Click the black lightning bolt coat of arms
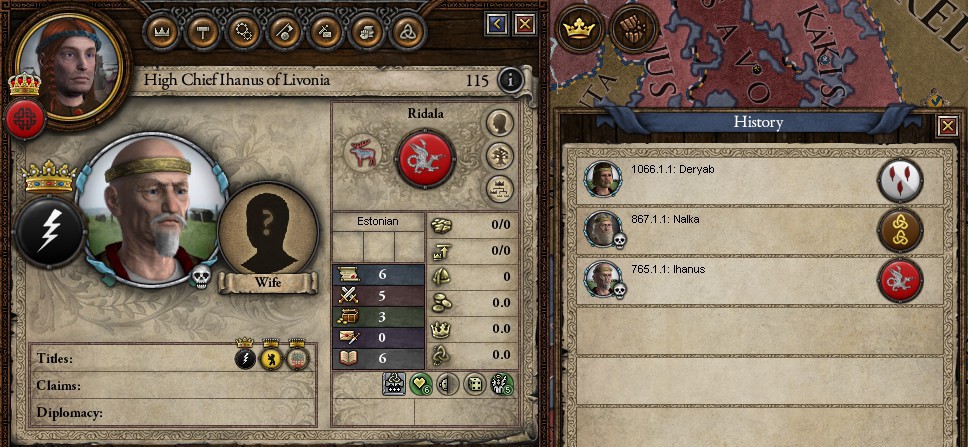Image resolution: width=968 pixels, height=447 pixels. 49,231
